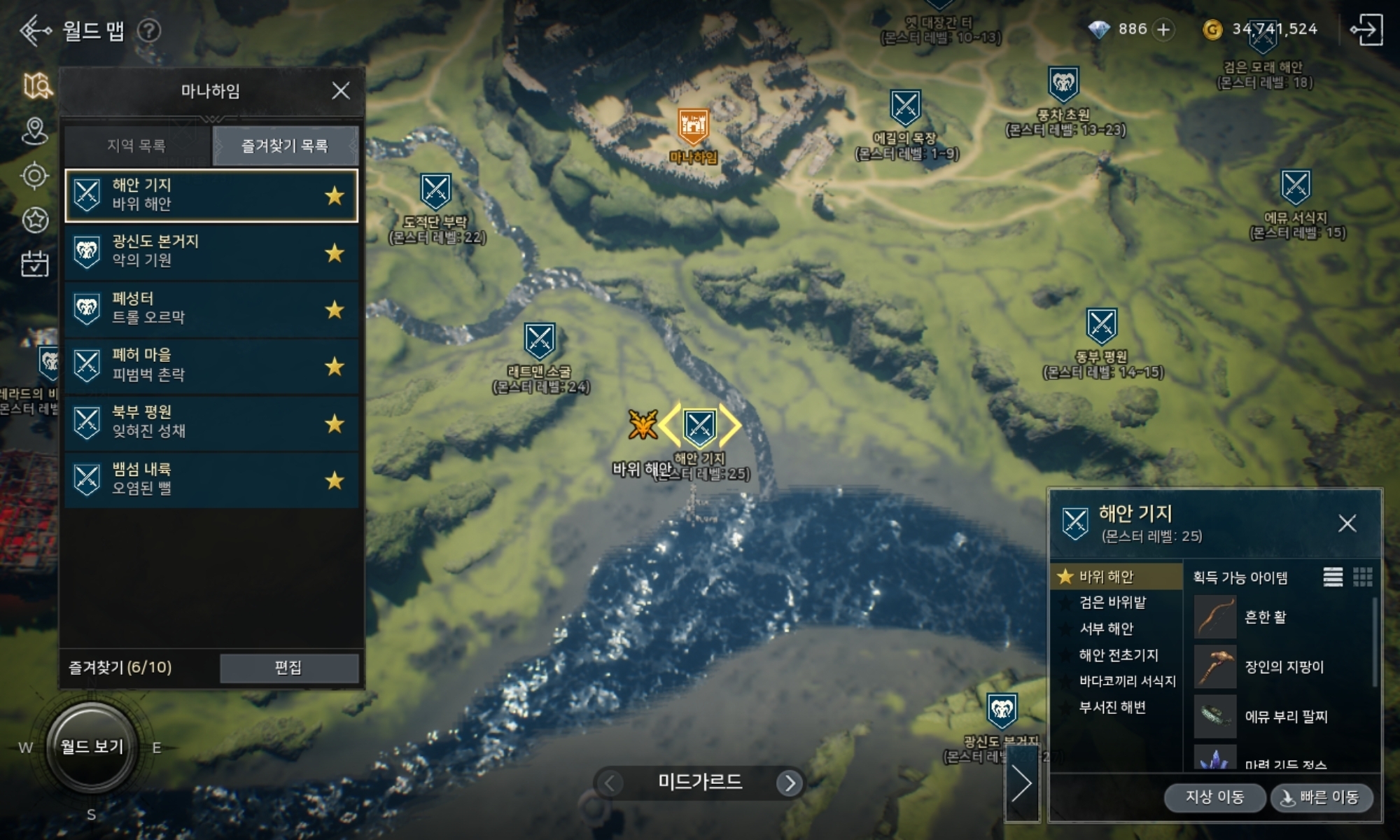This screenshot has width=1400, height=840.
Task: Switch to the 지역 목록 tab
Action: pos(136,146)
